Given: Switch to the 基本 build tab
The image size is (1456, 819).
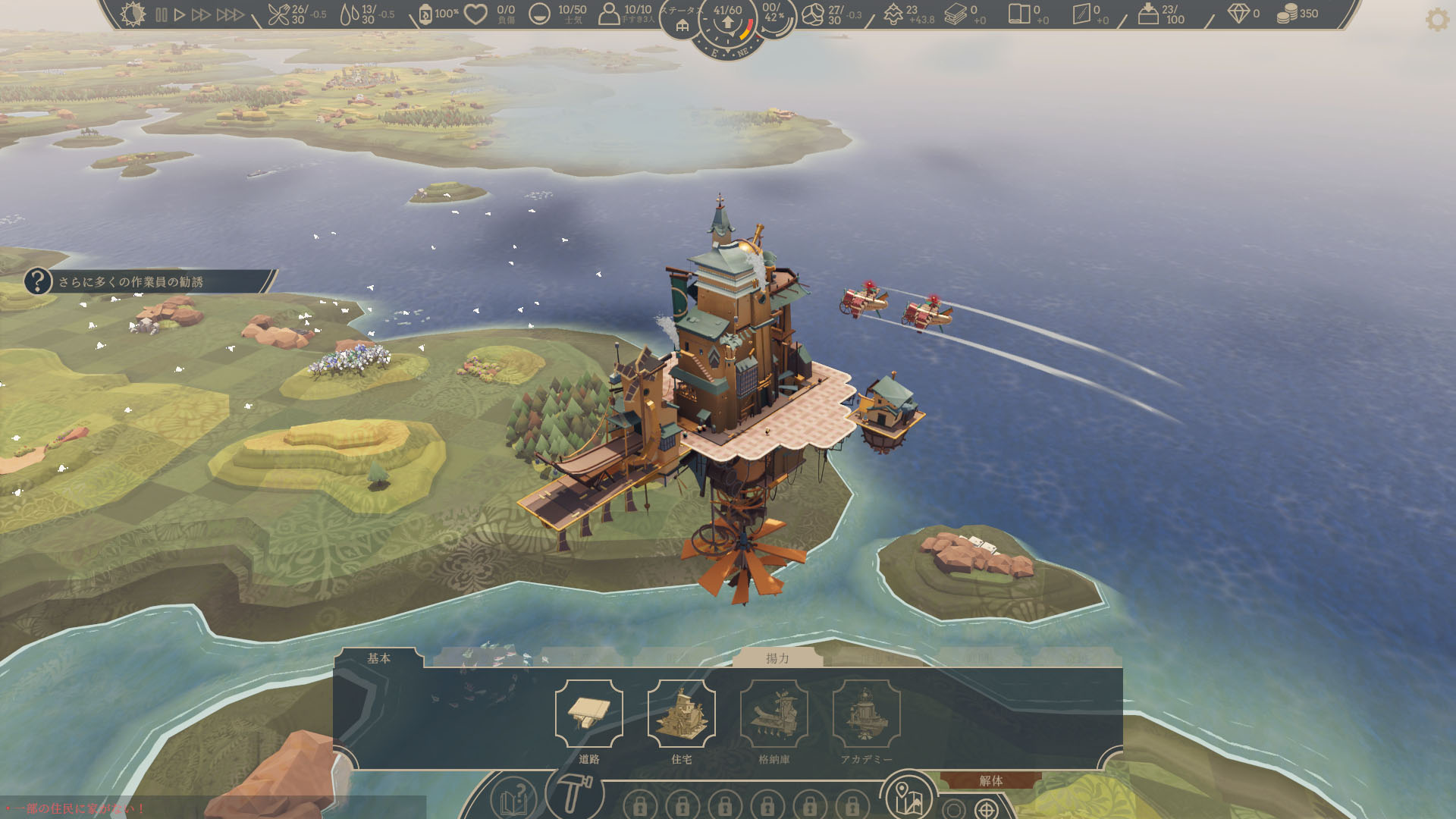Looking at the screenshot, I should click(x=379, y=658).
